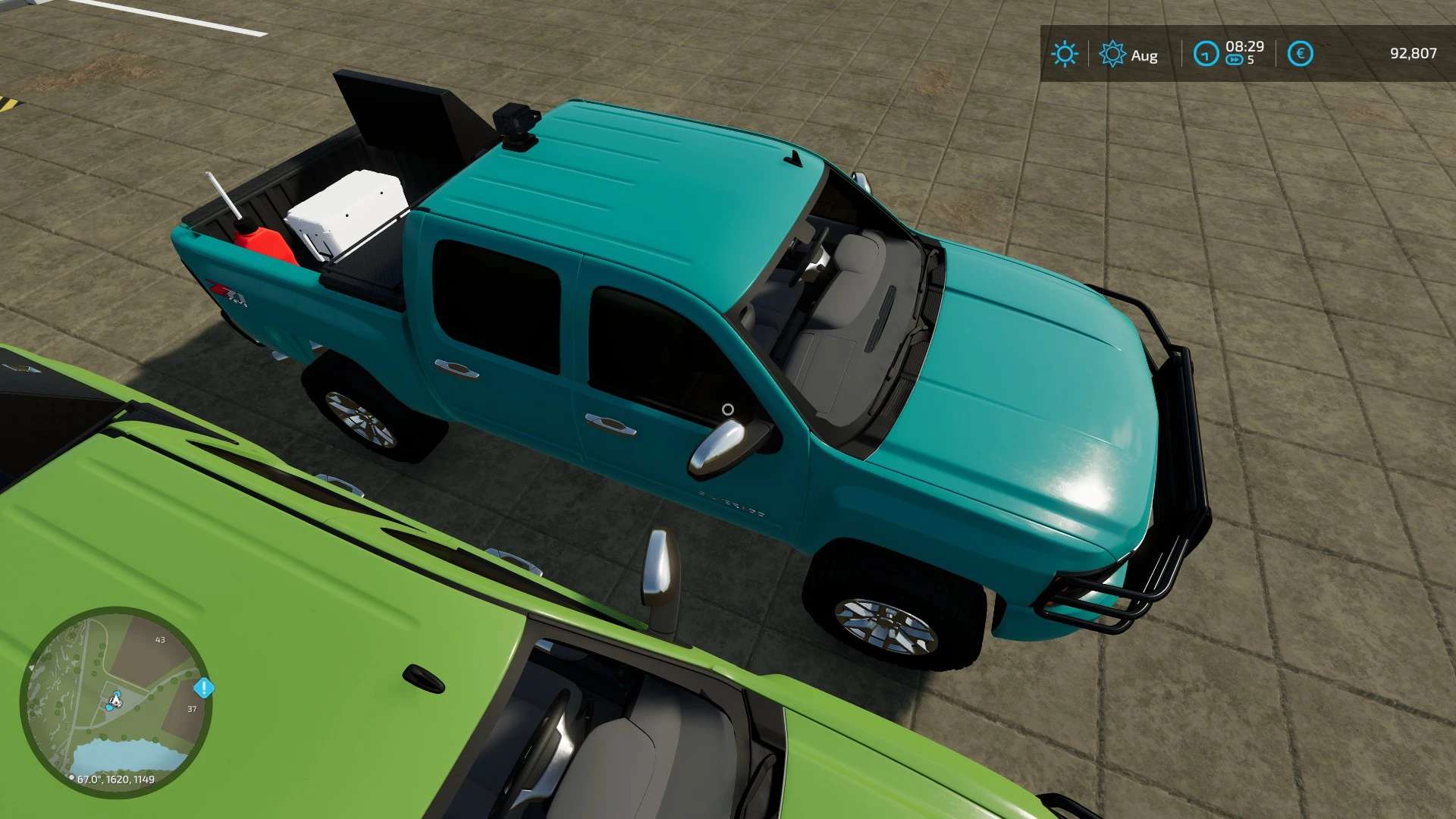The height and width of the screenshot is (819, 1456).
Task: Select the blue exclamation marker on minimap
Action: click(x=204, y=688)
